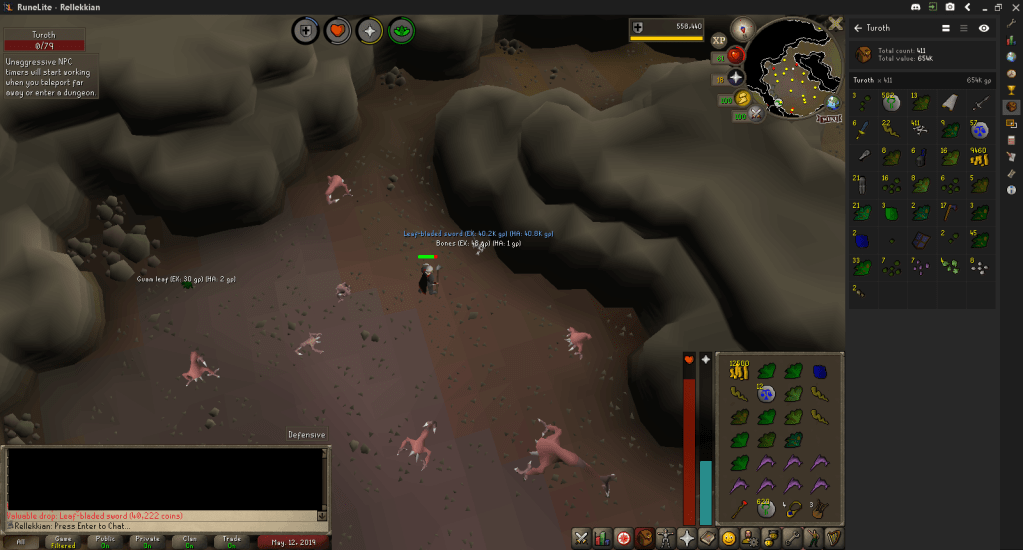Select the coins stack in inventory
1023x550 pixels.
(739, 371)
